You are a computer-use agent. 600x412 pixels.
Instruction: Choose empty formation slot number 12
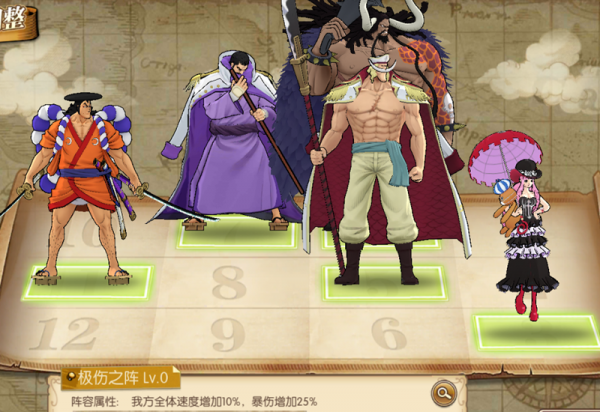(65, 334)
